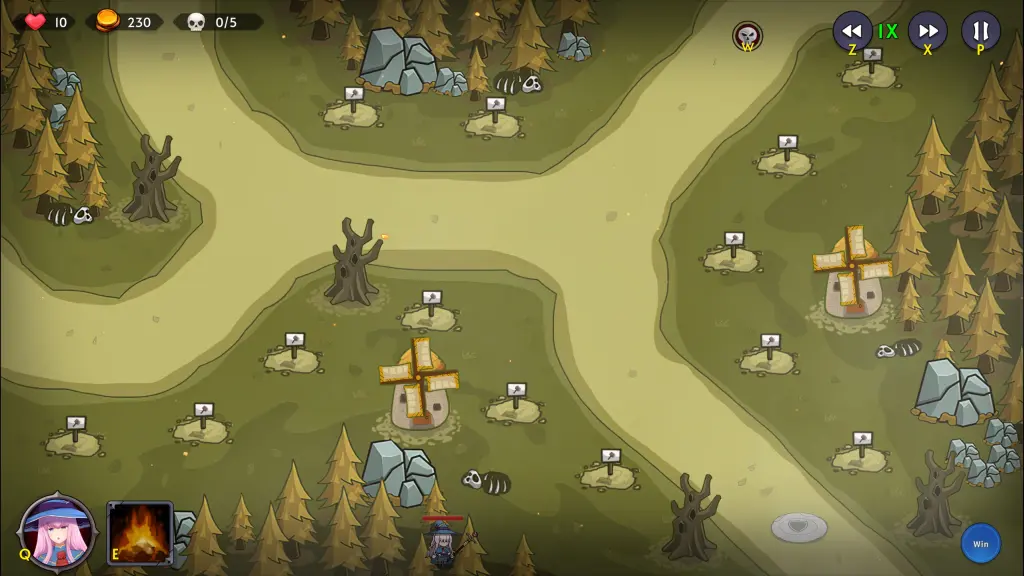Viewport: 1024px width, 576px height.
Task: Pause the game
Action: pyautogui.click(x=980, y=30)
